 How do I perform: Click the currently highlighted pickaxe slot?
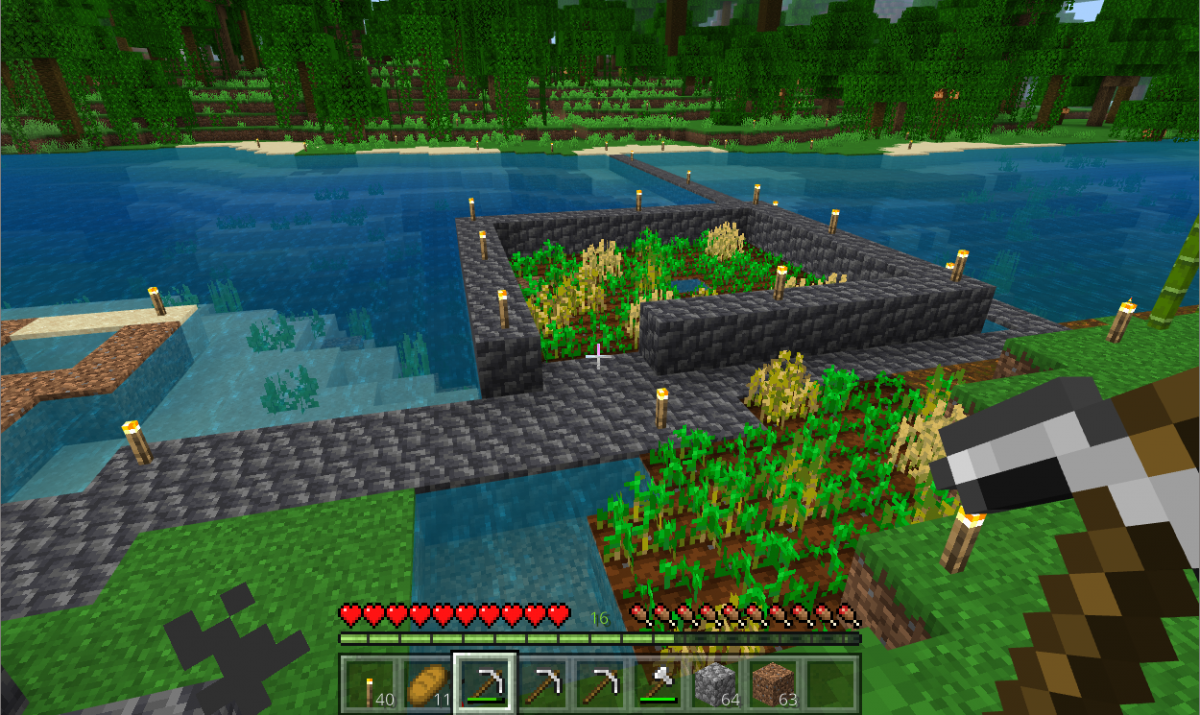pyautogui.click(x=485, y=684)
